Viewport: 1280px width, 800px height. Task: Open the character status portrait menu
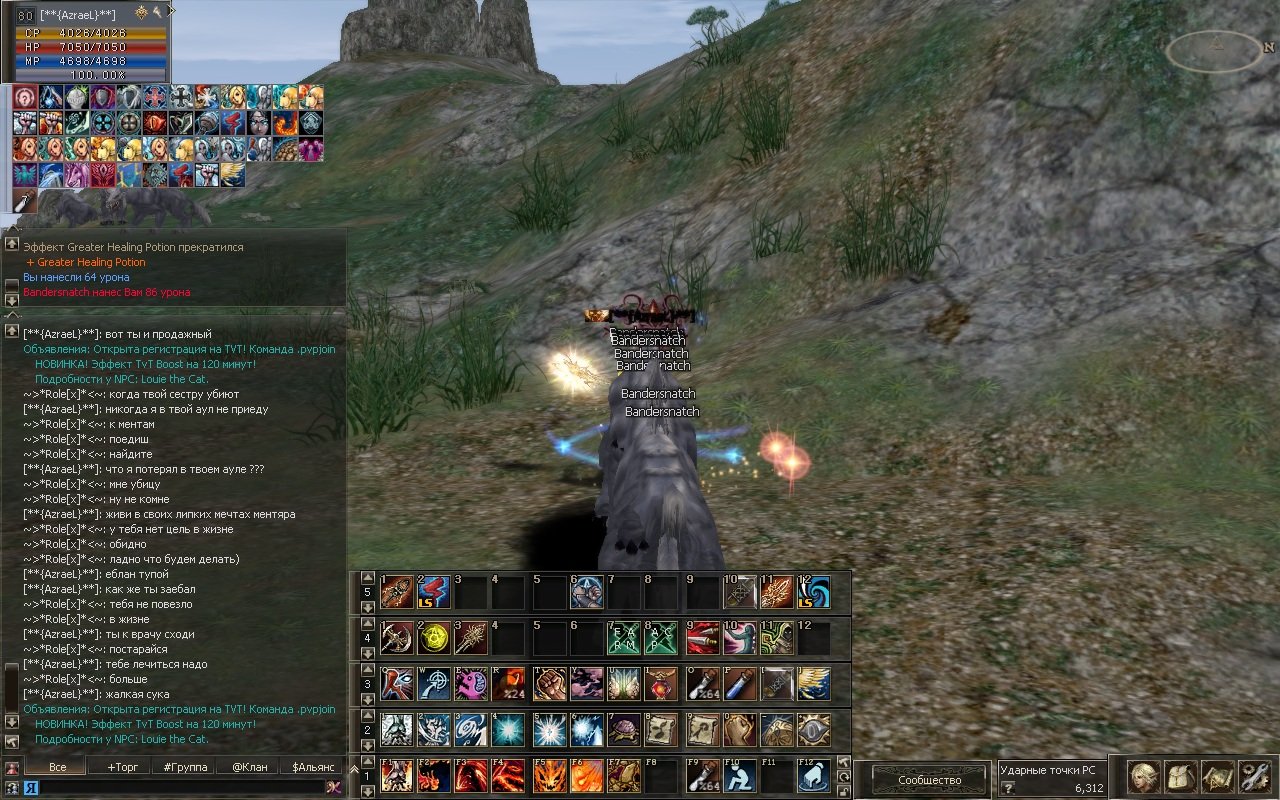coord(1142,777)
